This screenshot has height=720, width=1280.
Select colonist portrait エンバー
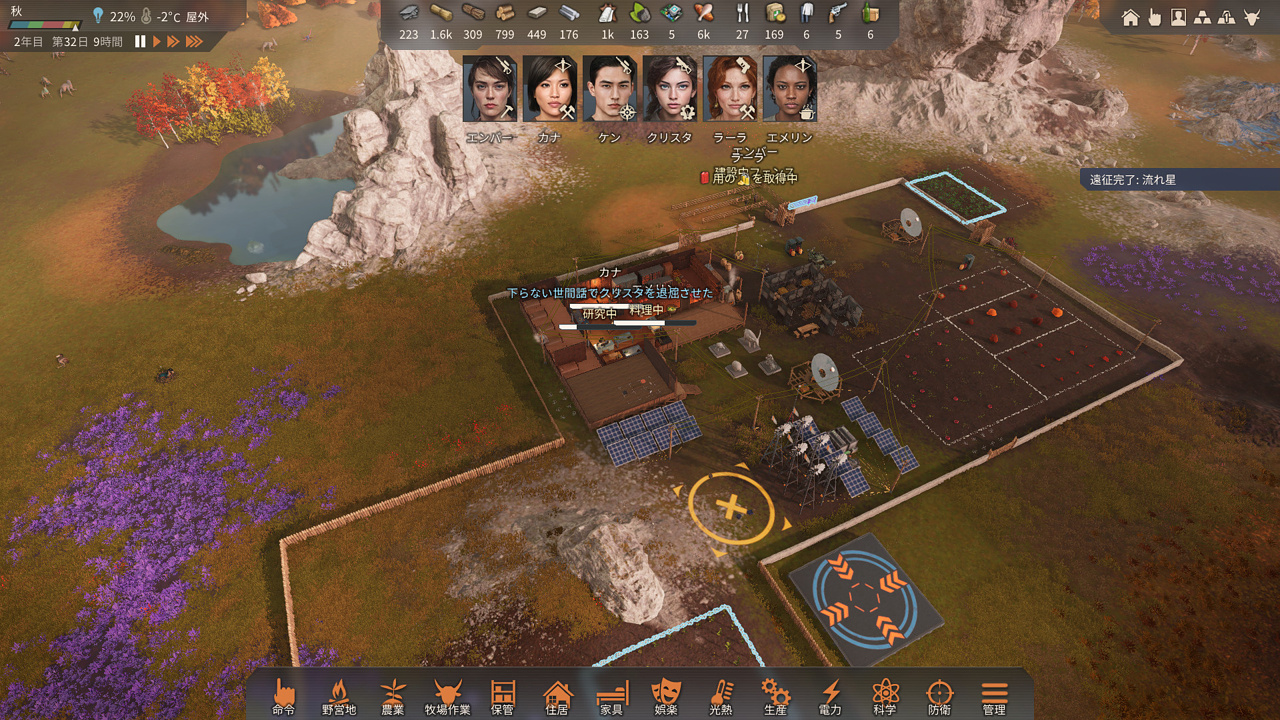point(490,90)
